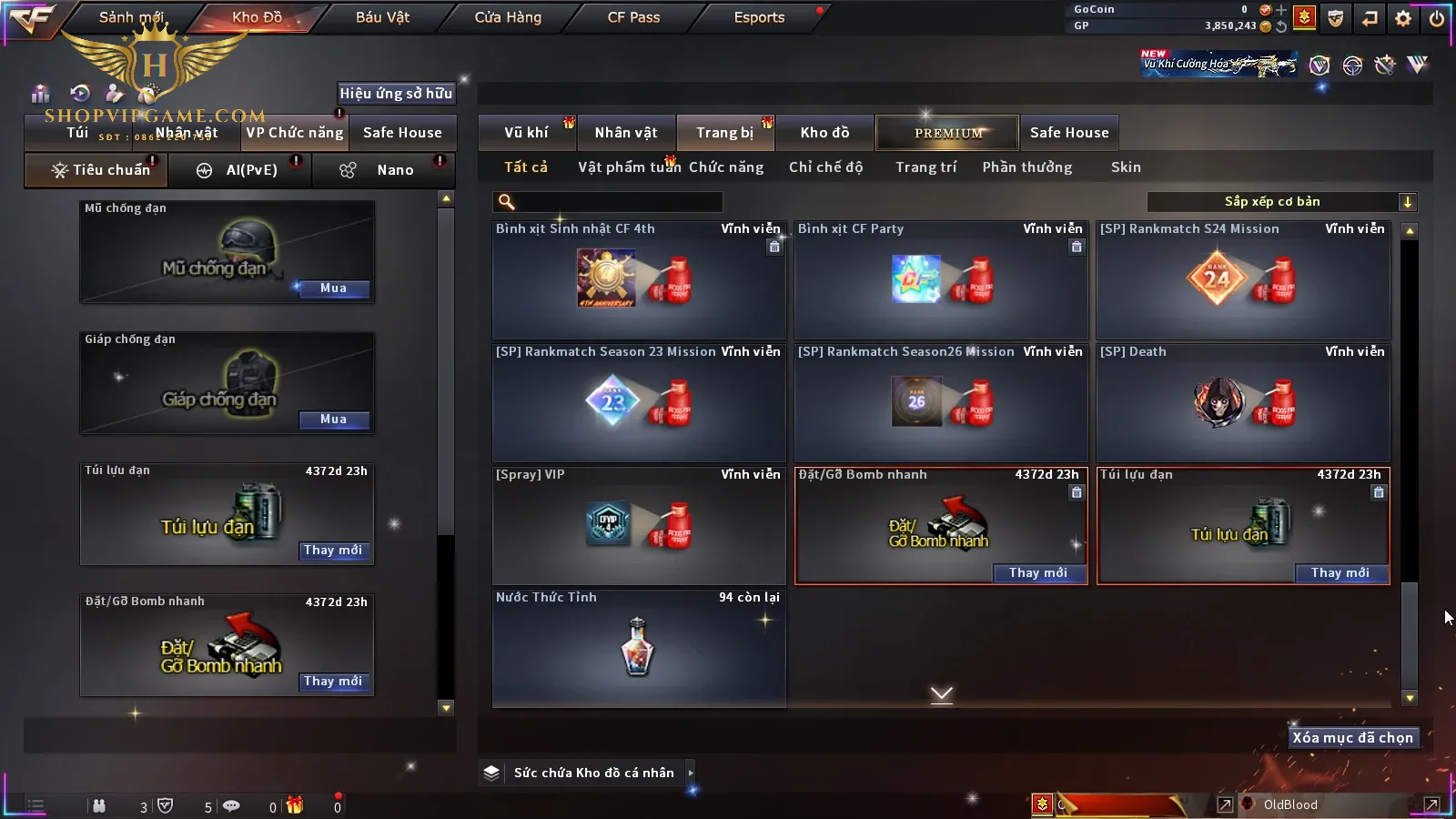Delete selected items with Xóa mục đã chọn
Viewport: 1456px width, 819px height.
[1352, 738]
